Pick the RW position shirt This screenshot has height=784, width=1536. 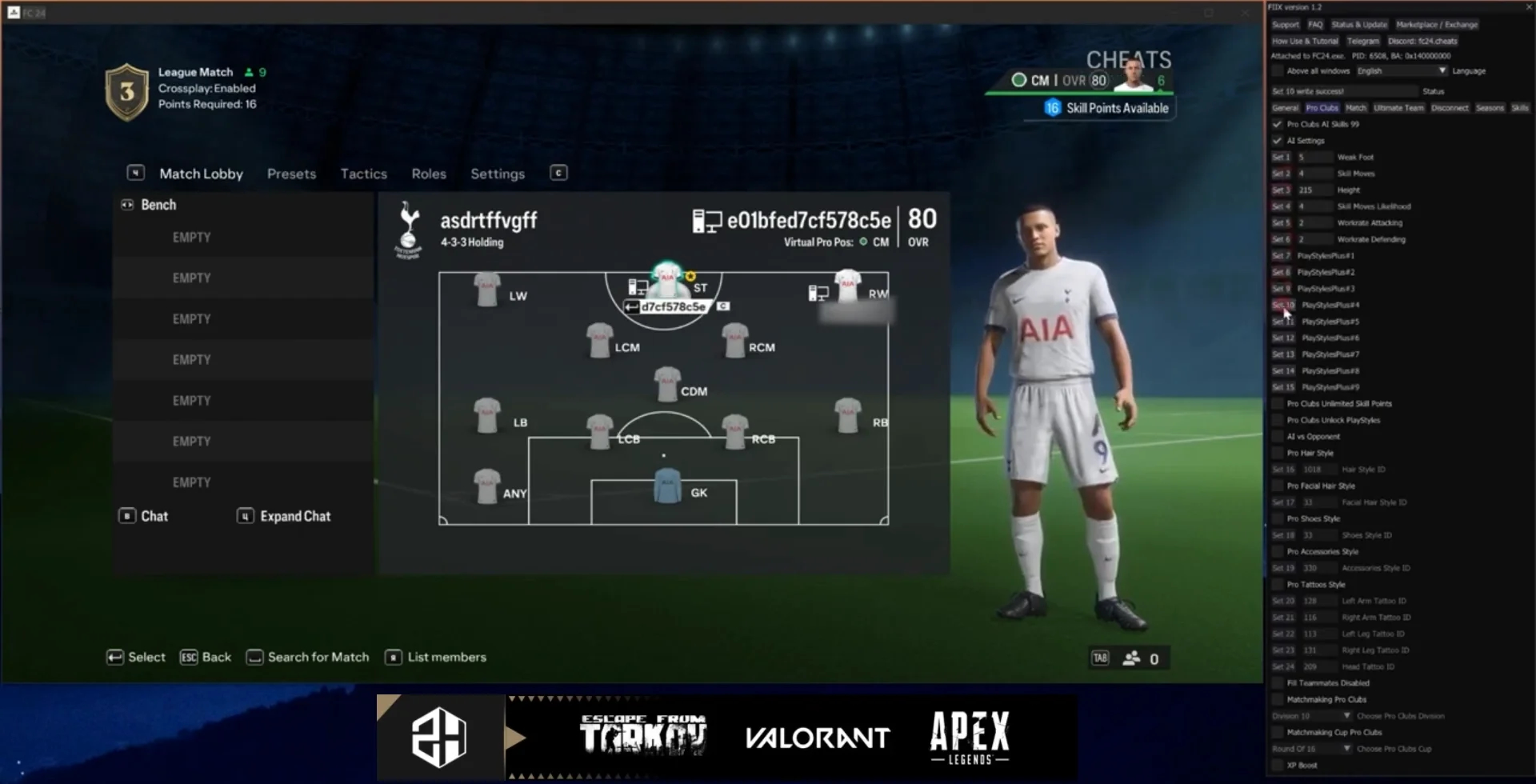coord(847,286)
